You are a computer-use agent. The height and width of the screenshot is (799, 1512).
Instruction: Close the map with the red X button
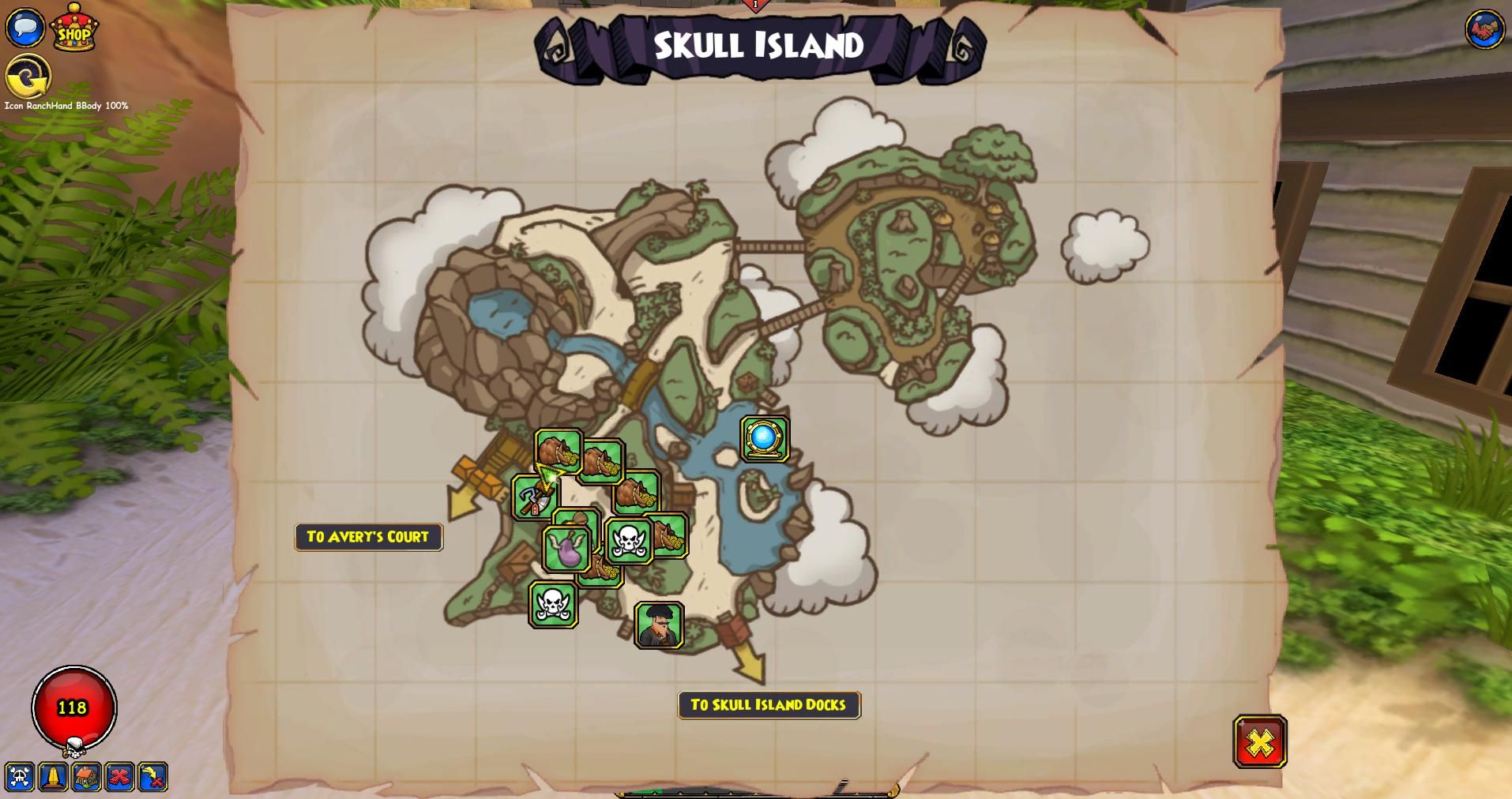click(x=1259, y=743)
